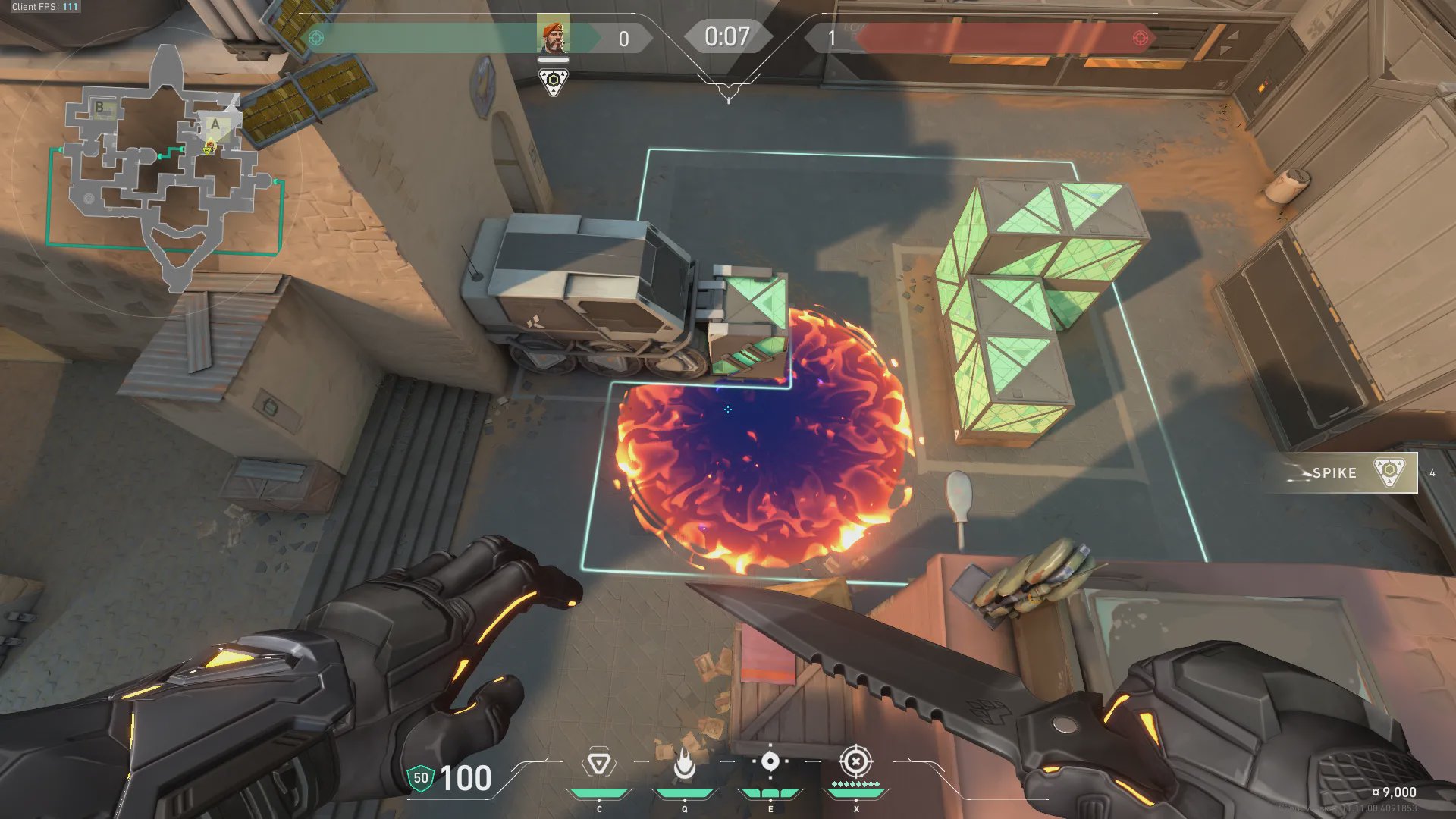Select Brimstone's portrait on the top bar

click(x=553, y=36)
